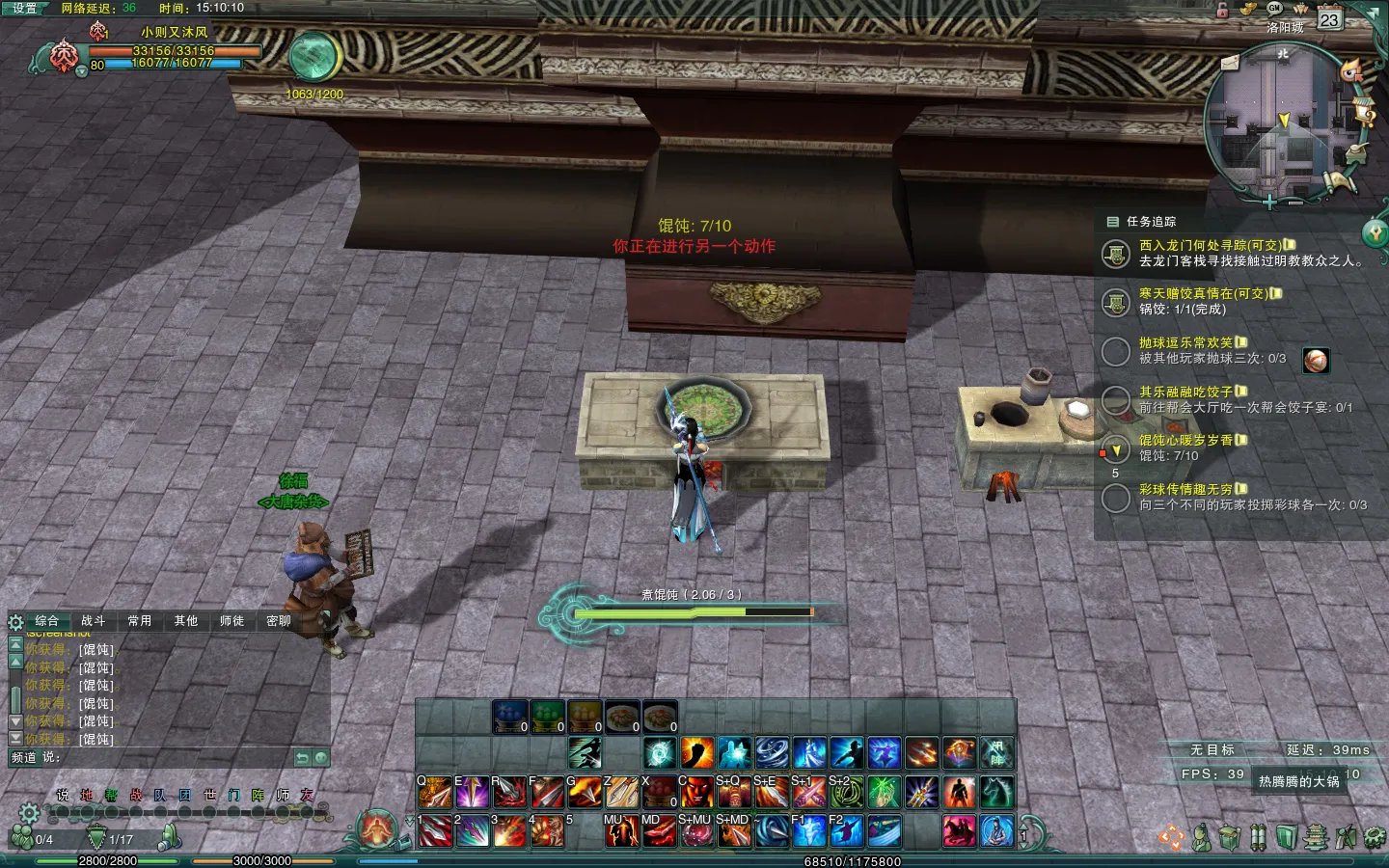The width and height of the screenshot is (1389, 868).
Task: Click the ball item icon beside 抛球逗乐常欢笑
Action: (1316, 361)
